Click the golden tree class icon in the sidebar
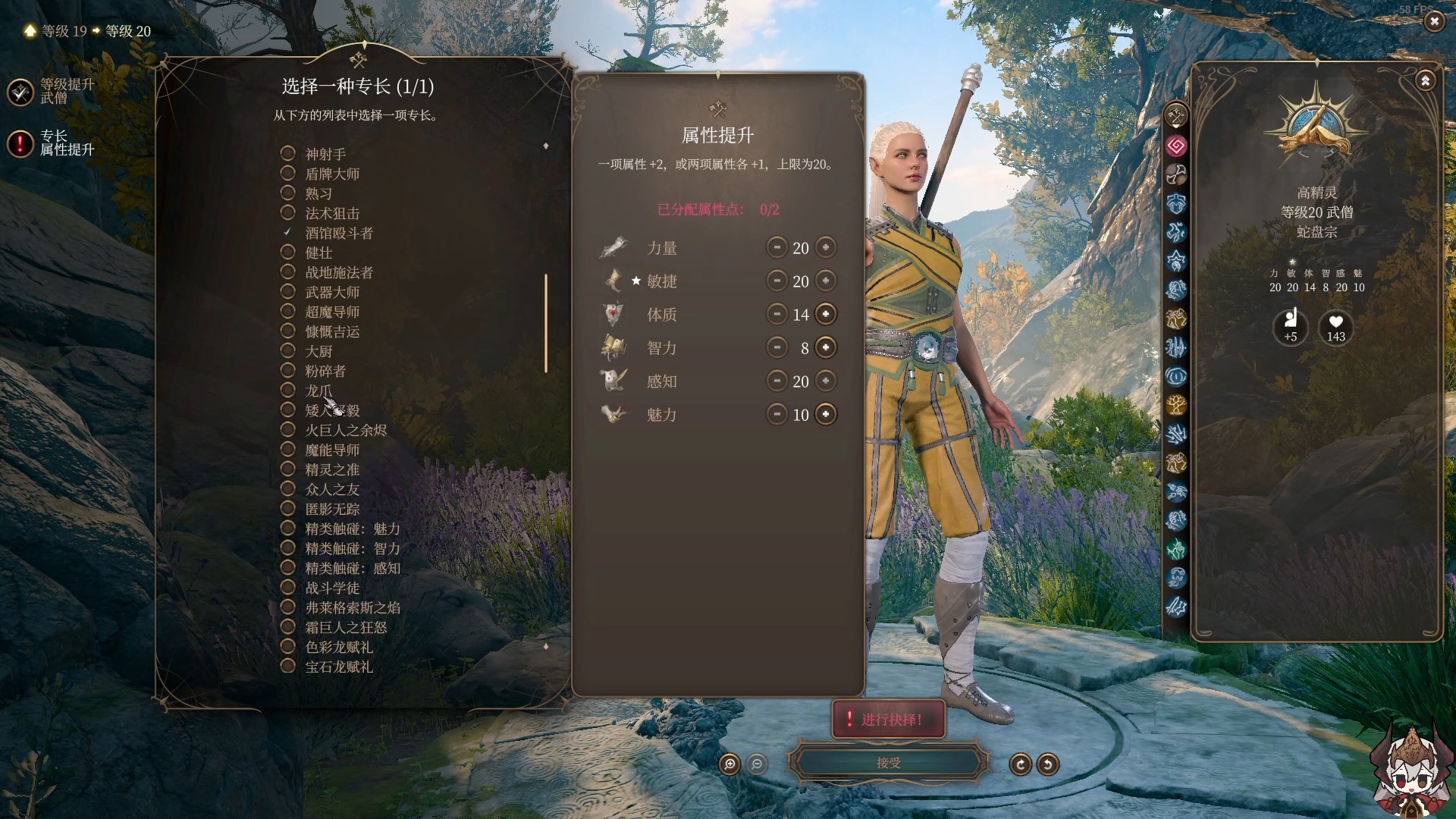Screen dimensions: 1456x819 (1177, 406)
